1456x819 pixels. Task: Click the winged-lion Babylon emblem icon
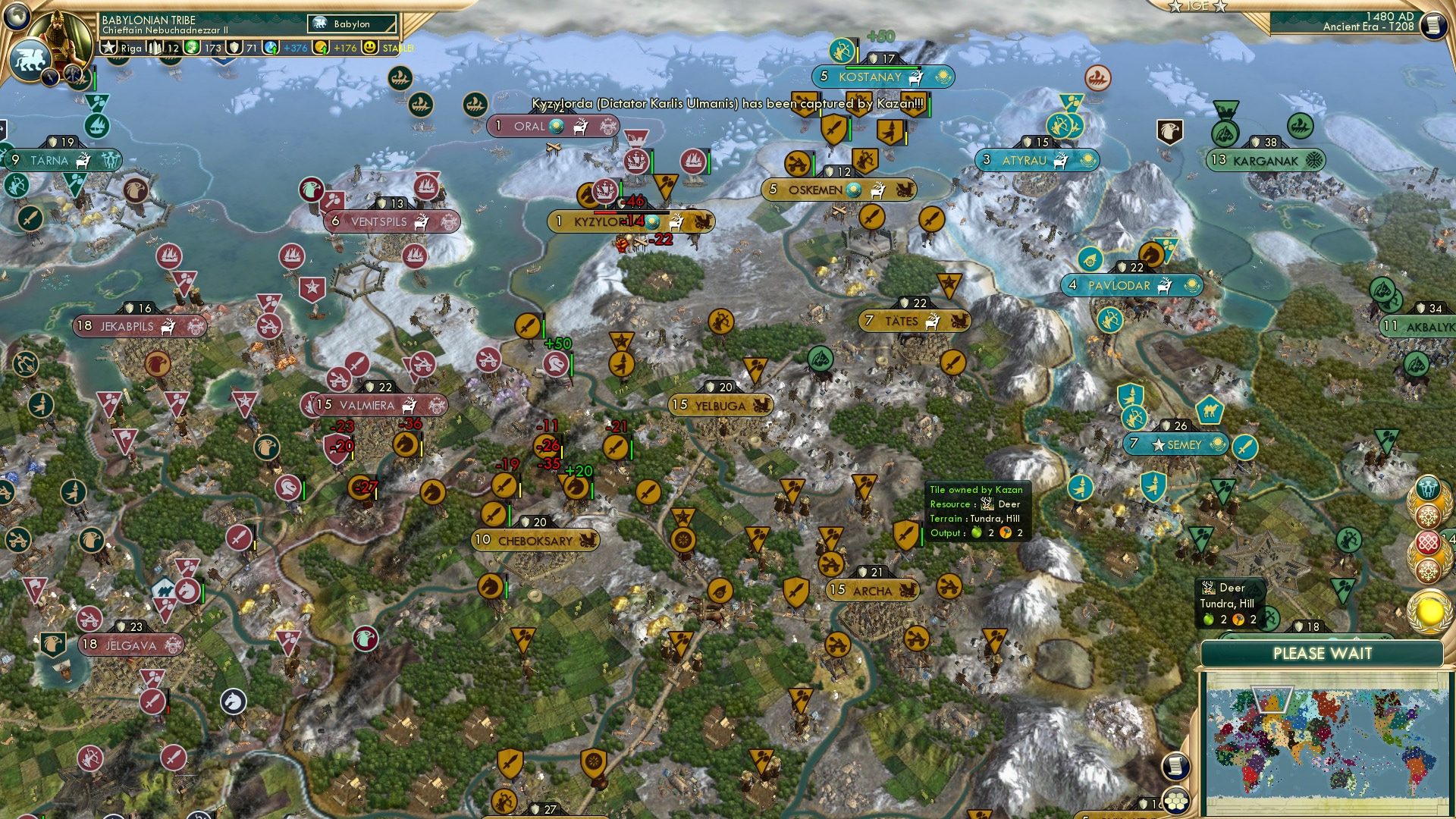point(32,57)
